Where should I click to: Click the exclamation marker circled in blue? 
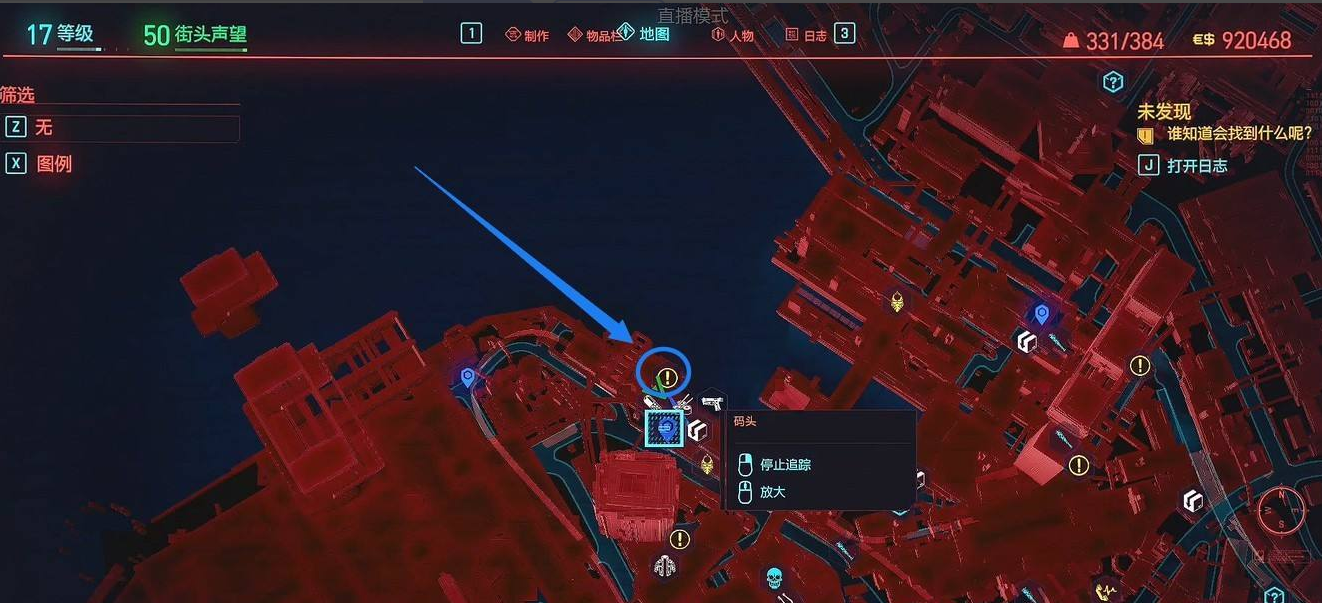pos(669,378)
